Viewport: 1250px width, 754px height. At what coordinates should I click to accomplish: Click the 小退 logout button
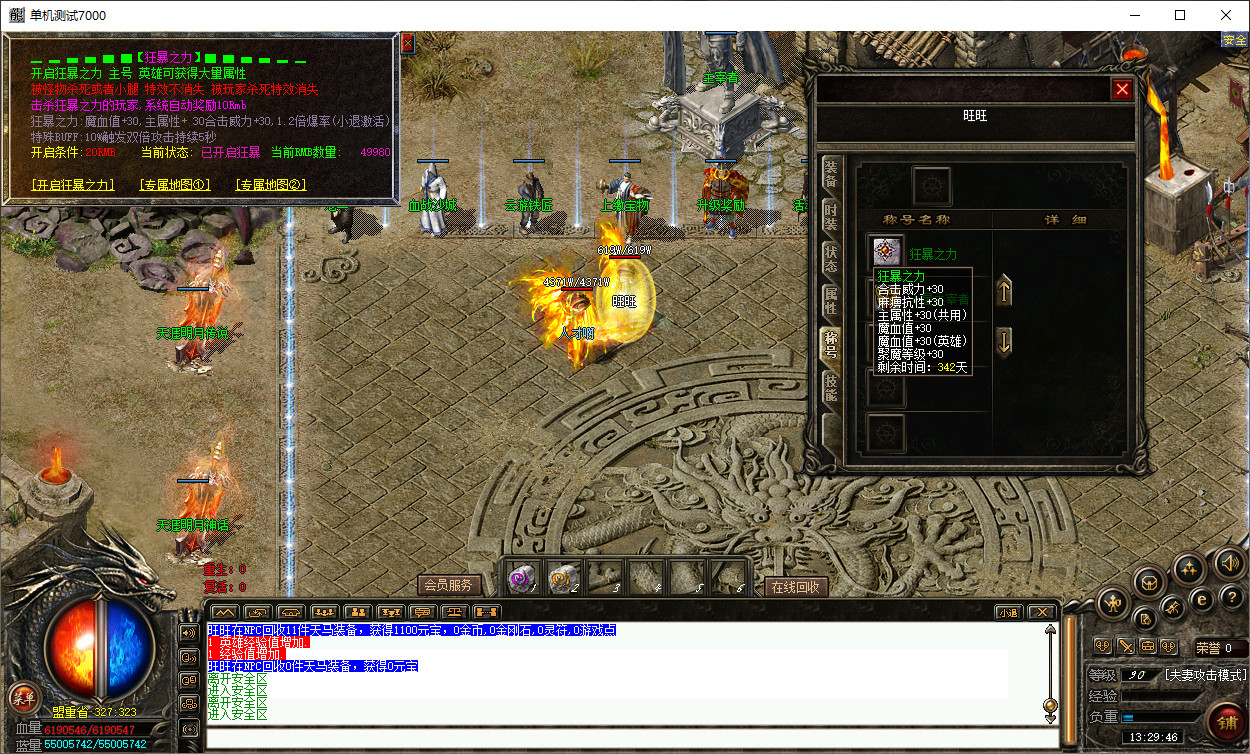point(1008,612)
